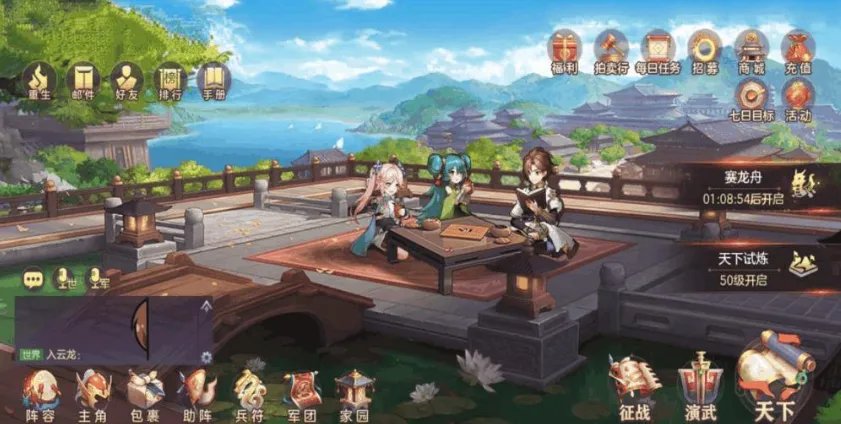Open the 邮件 mail icon
This screenshot has height=424, width=841.
click(84, 81)
